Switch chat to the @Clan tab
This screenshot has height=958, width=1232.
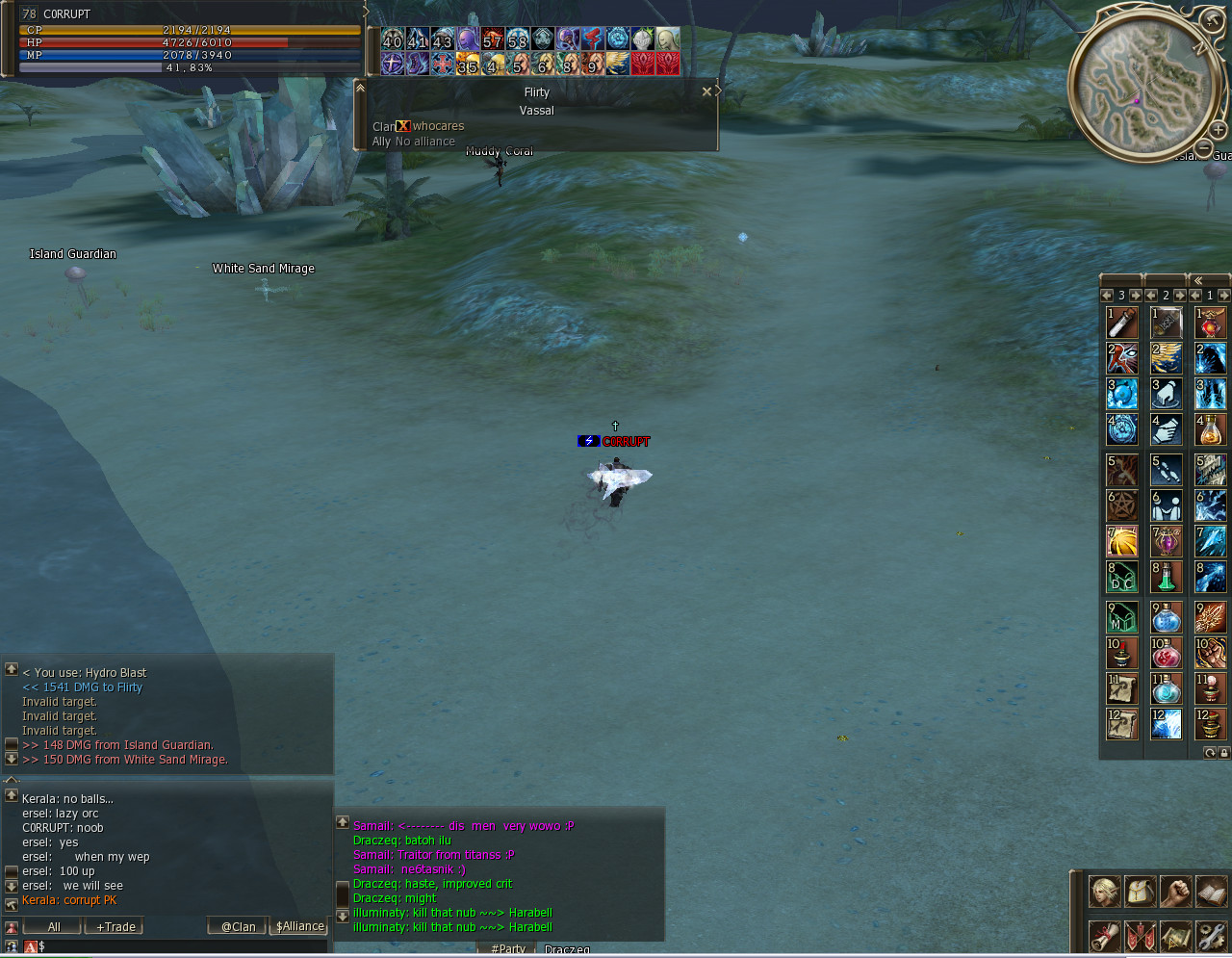pyautogui.click(x=238, y=926)
